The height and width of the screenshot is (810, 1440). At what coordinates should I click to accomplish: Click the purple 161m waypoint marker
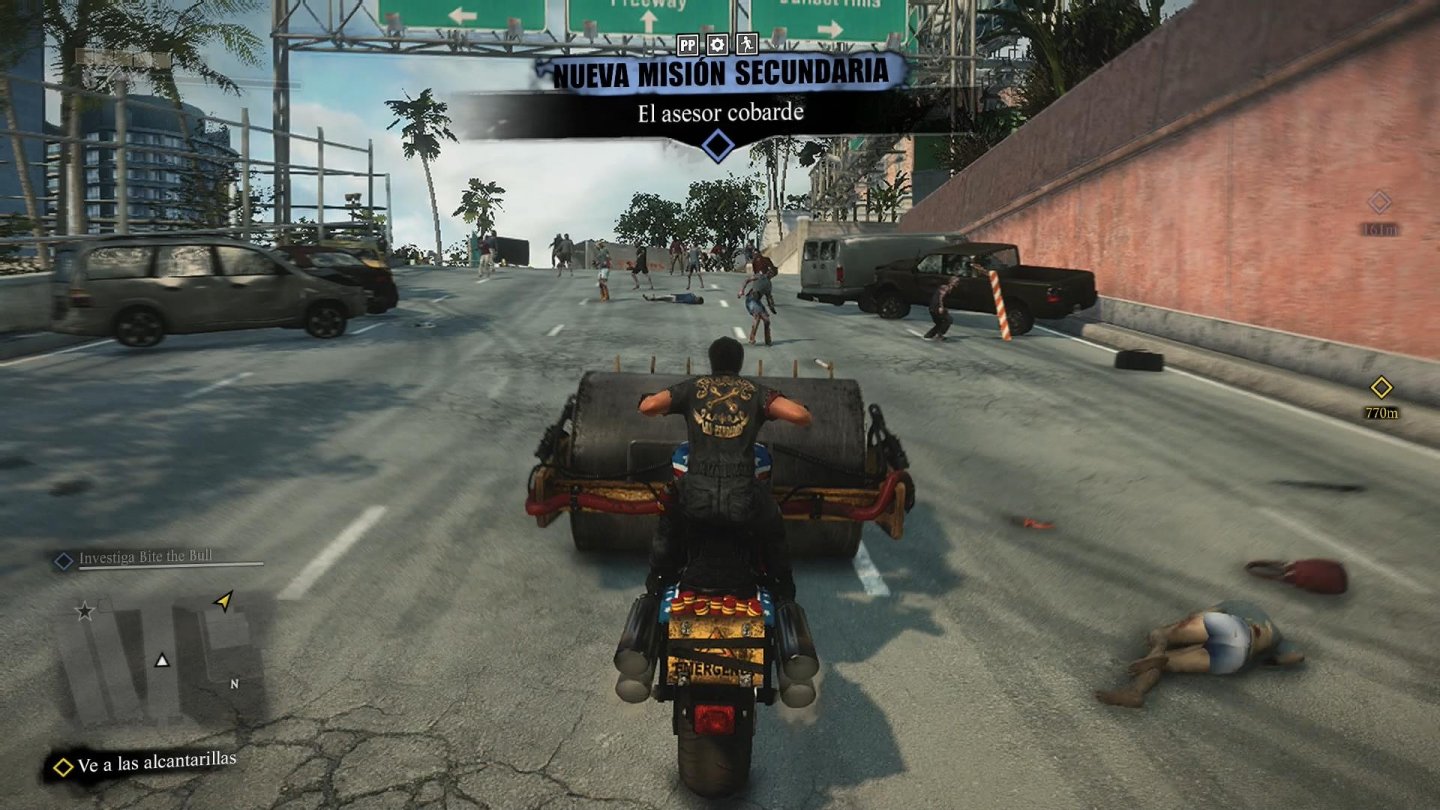pyautogui.click(x=1380, y=203)
